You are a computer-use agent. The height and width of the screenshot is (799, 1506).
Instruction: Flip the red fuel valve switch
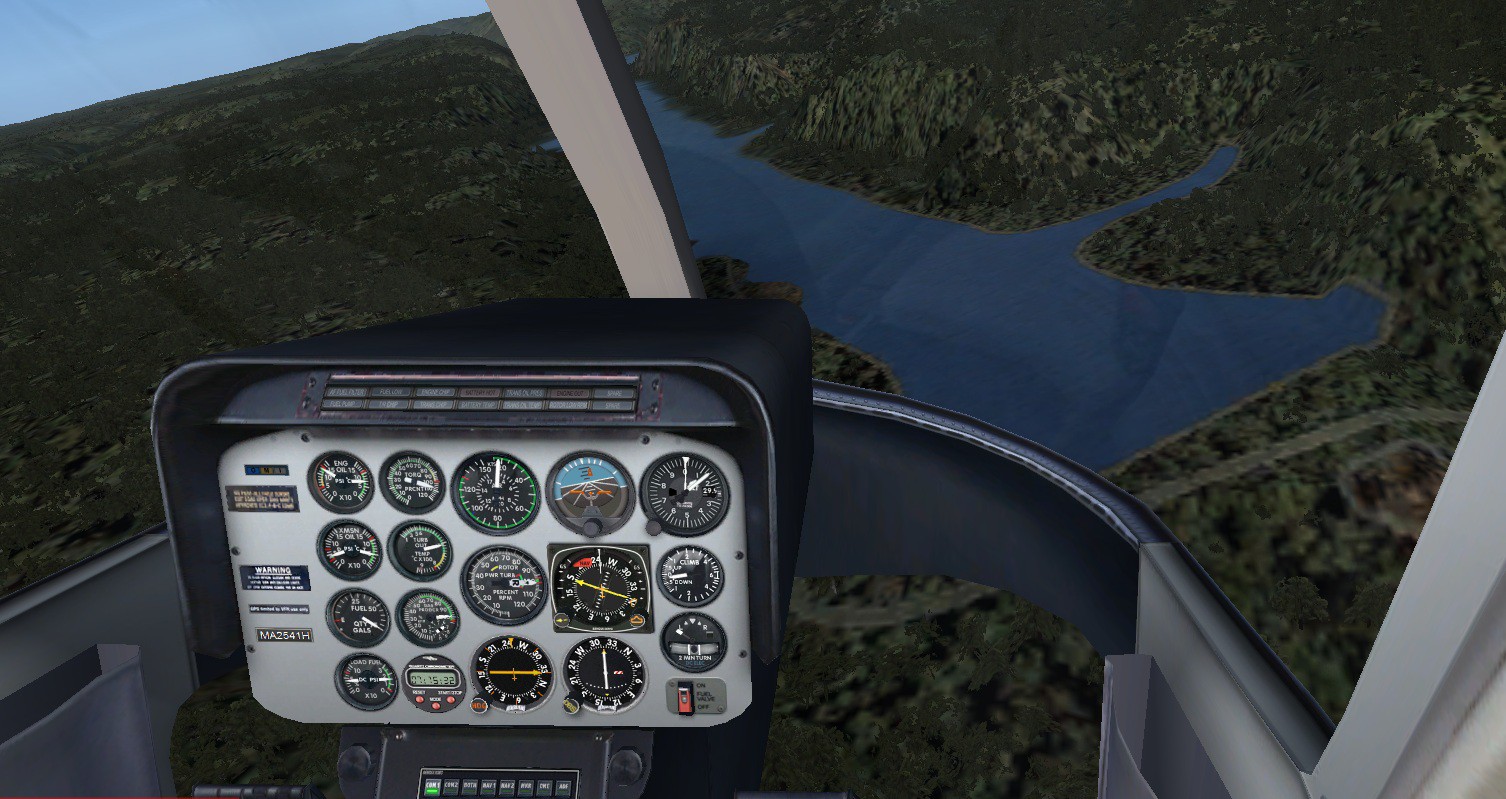(685, 696)
